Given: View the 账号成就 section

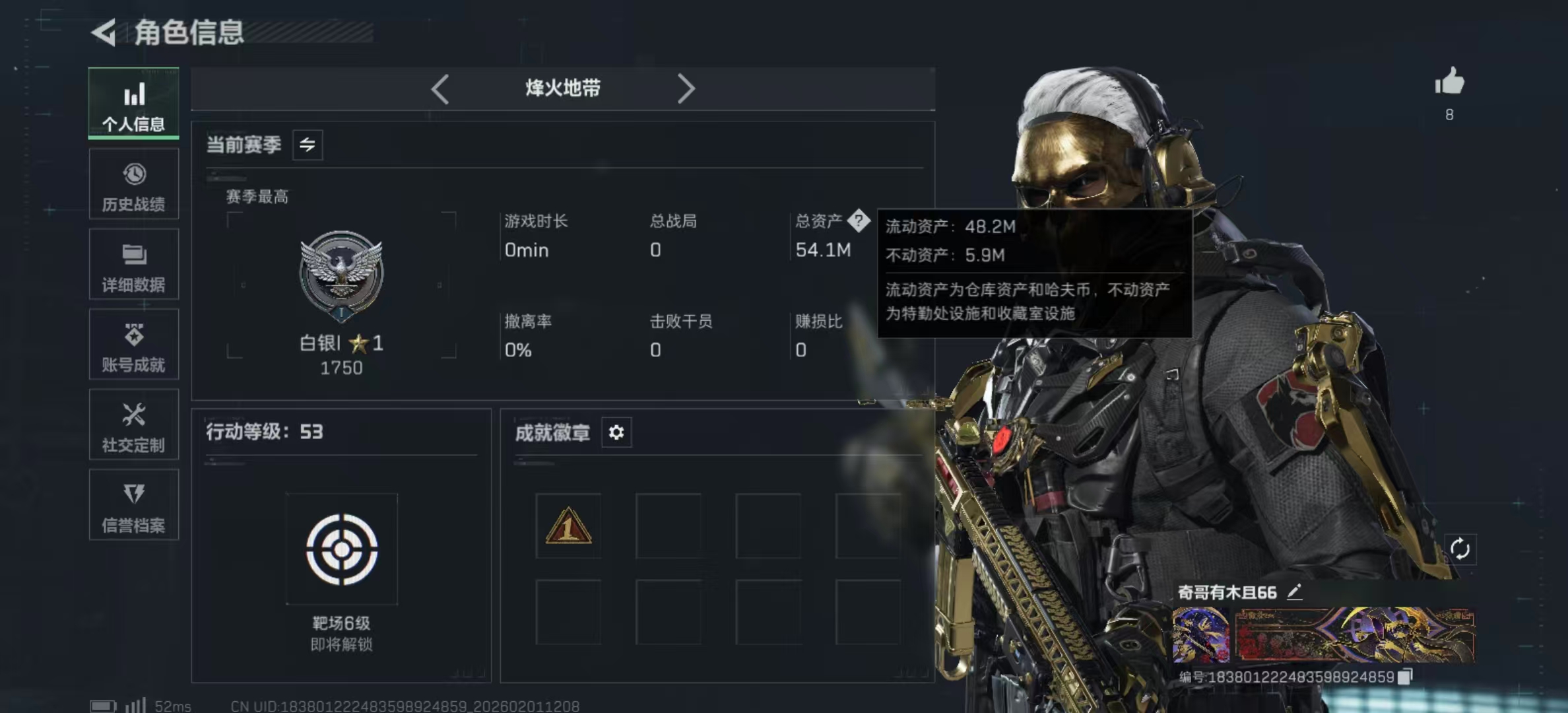Looking at the screenshot, I should pyautogui.click(x=134, y=346).
